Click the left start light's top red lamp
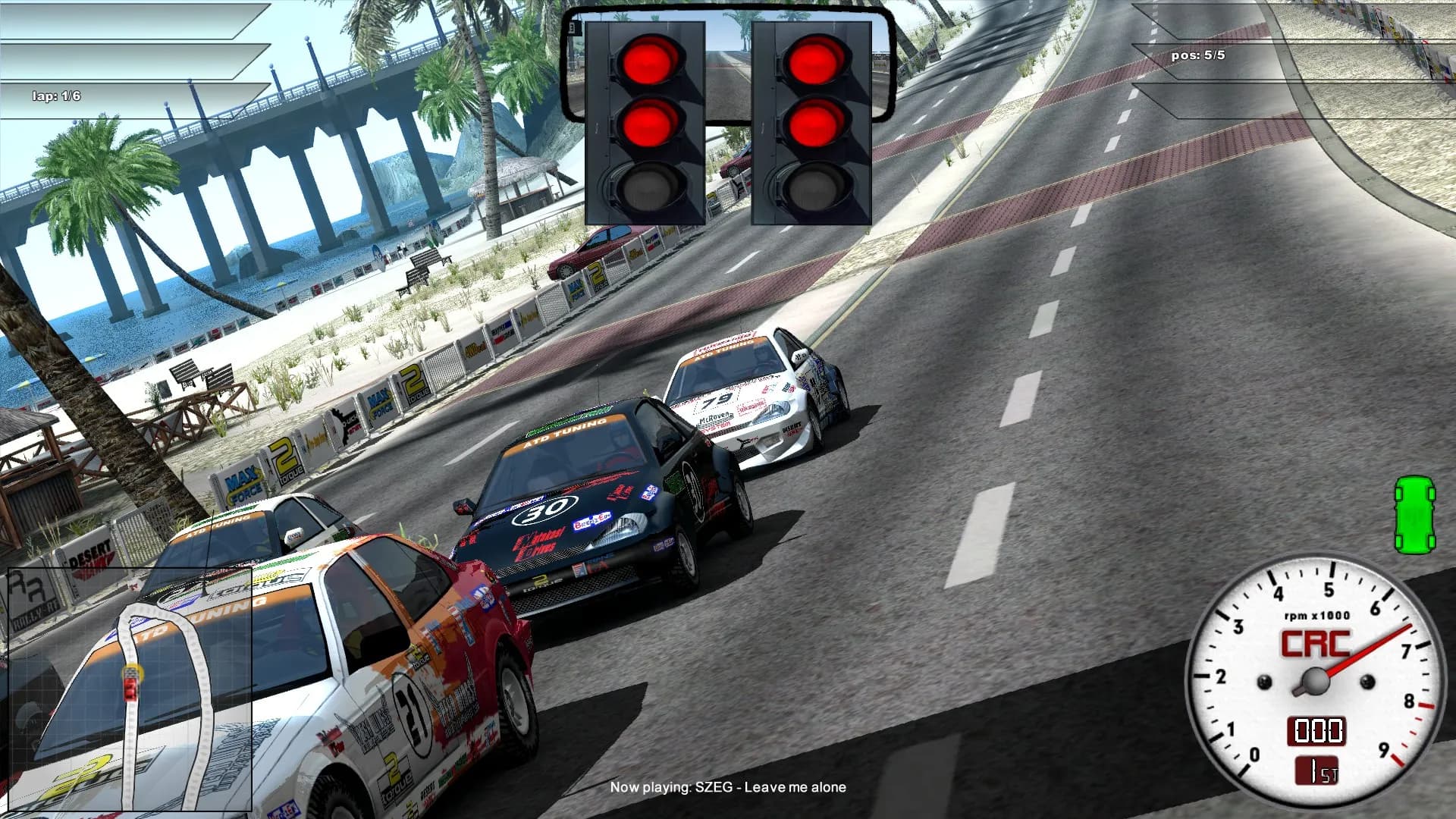1456x819 pixels. pos(650,62)
